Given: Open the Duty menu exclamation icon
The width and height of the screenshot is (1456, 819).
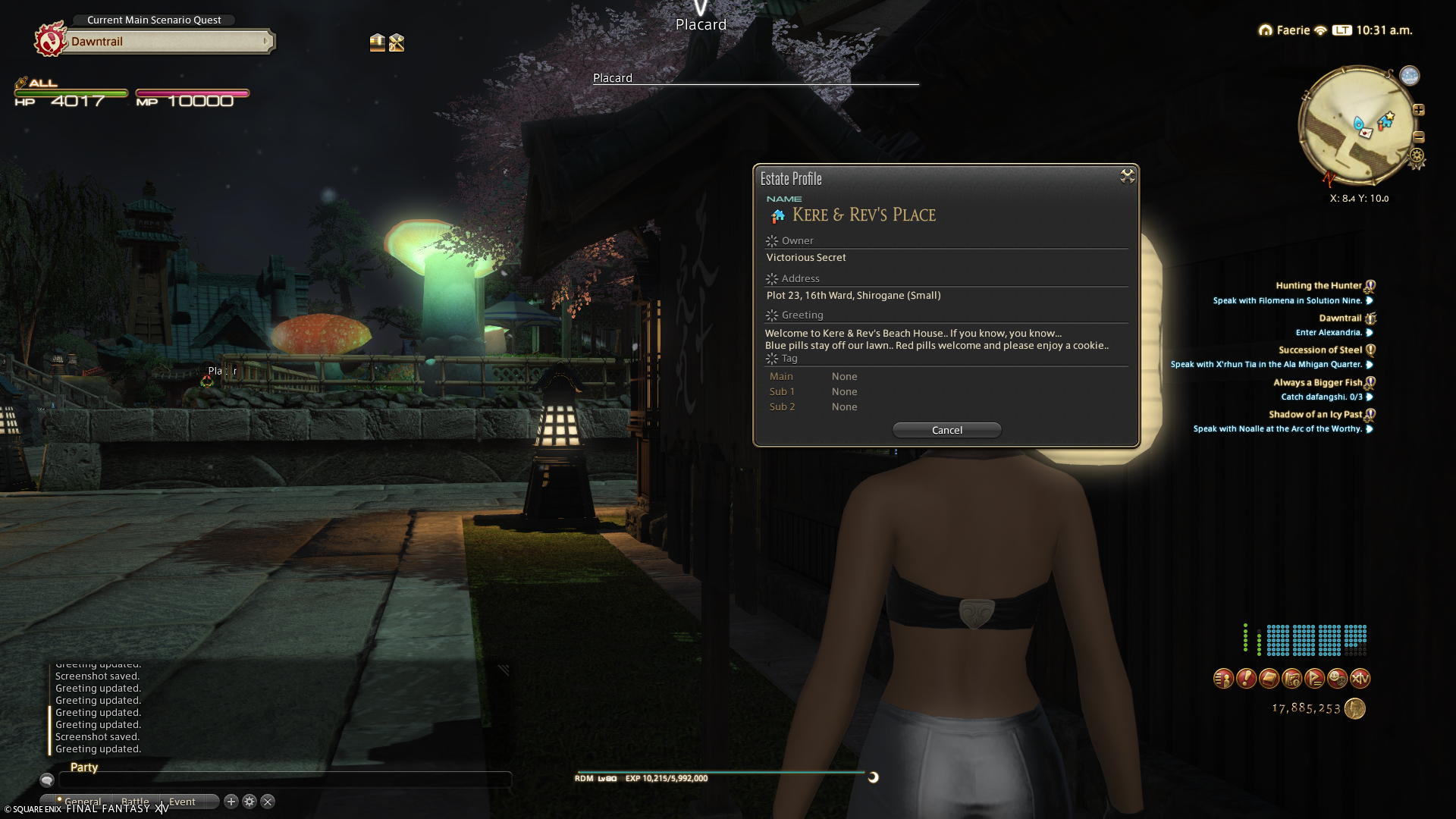Looking at the screenshot, I should coord(1246,679).
